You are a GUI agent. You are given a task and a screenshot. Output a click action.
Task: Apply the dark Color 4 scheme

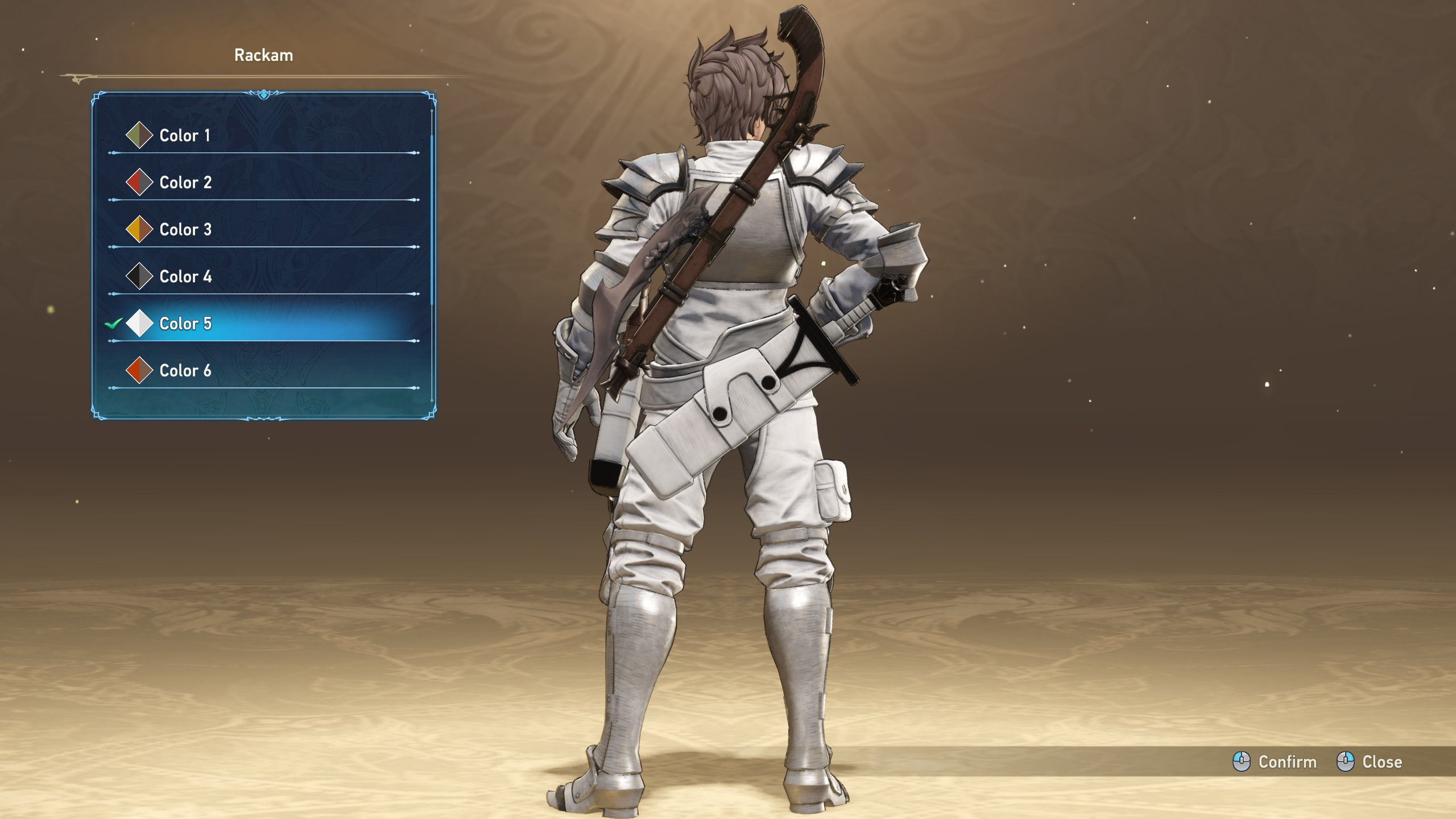(263, 276)
